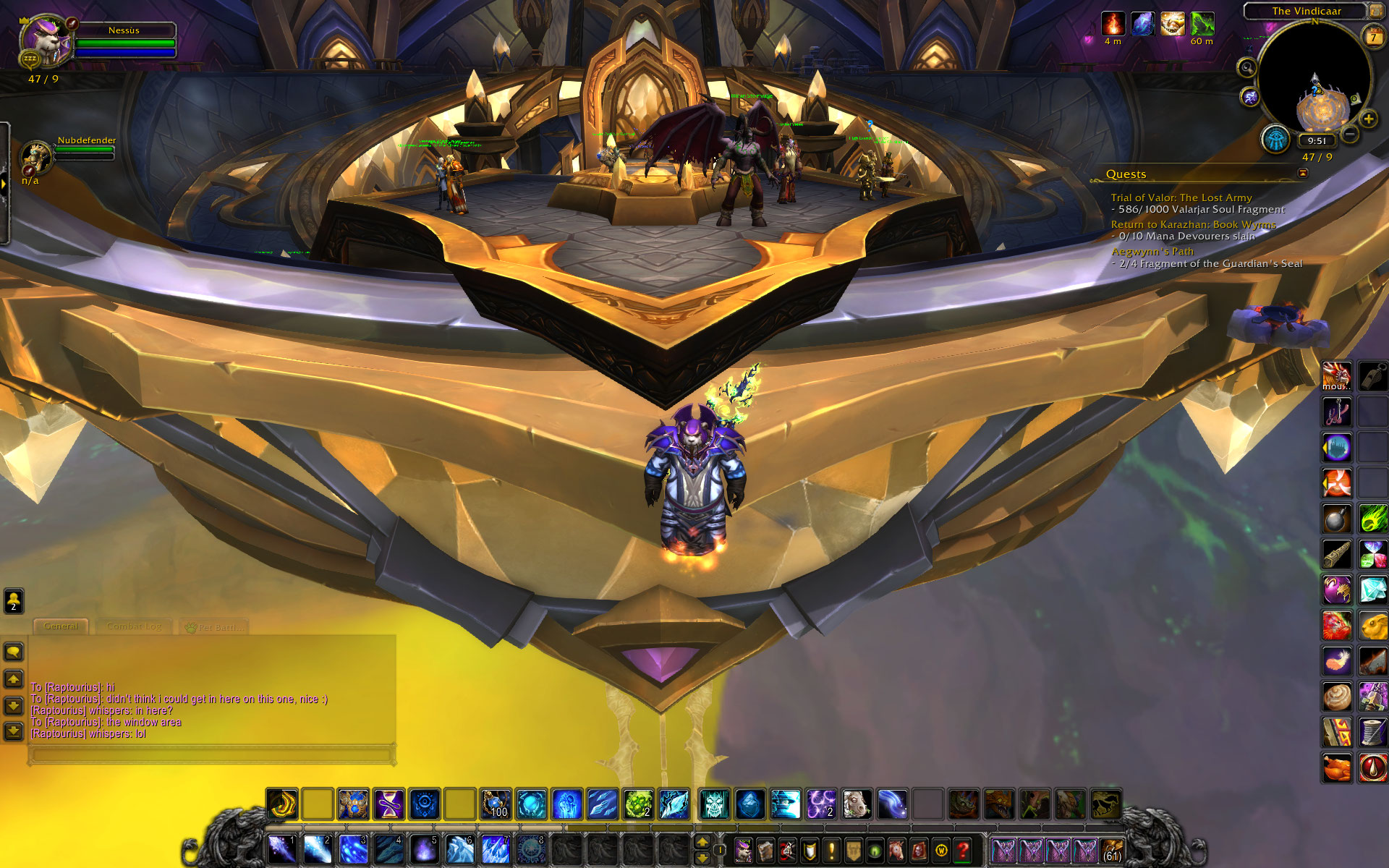Zoom out the minimap with minus button
The width and height of the screenshot is (1389, 868).
click(1350, 134)
